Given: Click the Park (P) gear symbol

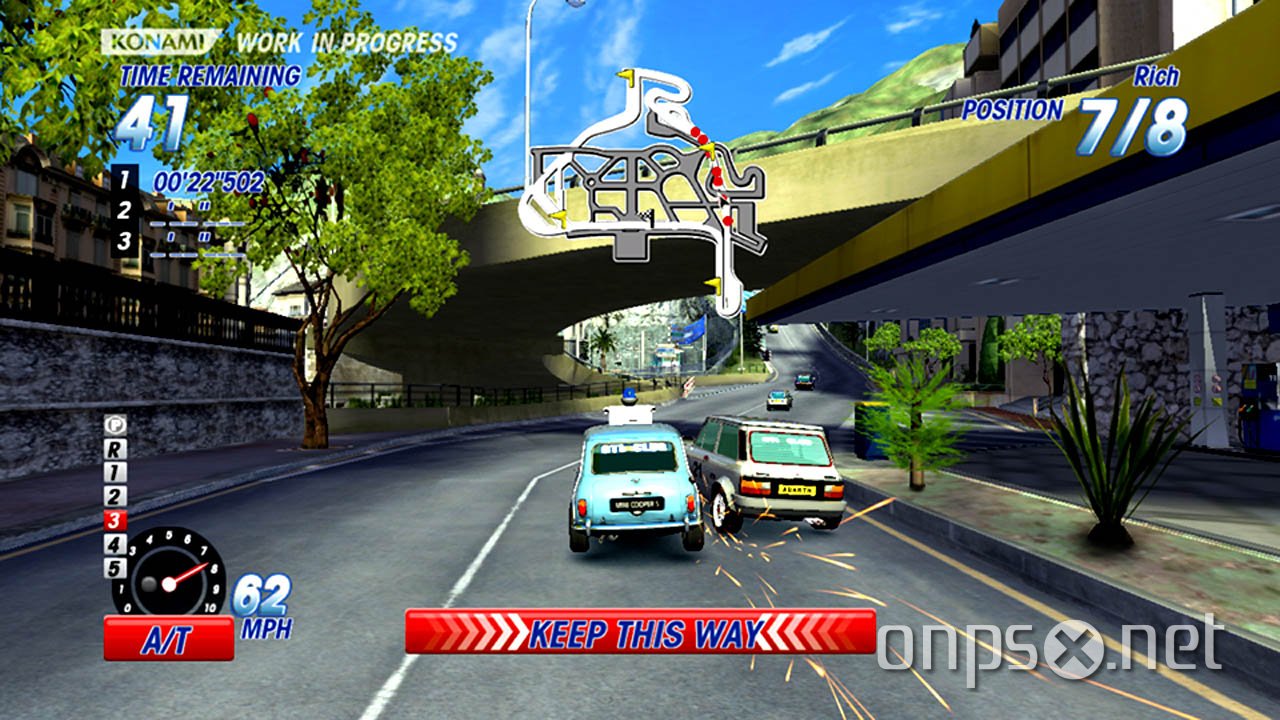Looking at the screenshot, I should pyautogui.click(x=114, y=424).
